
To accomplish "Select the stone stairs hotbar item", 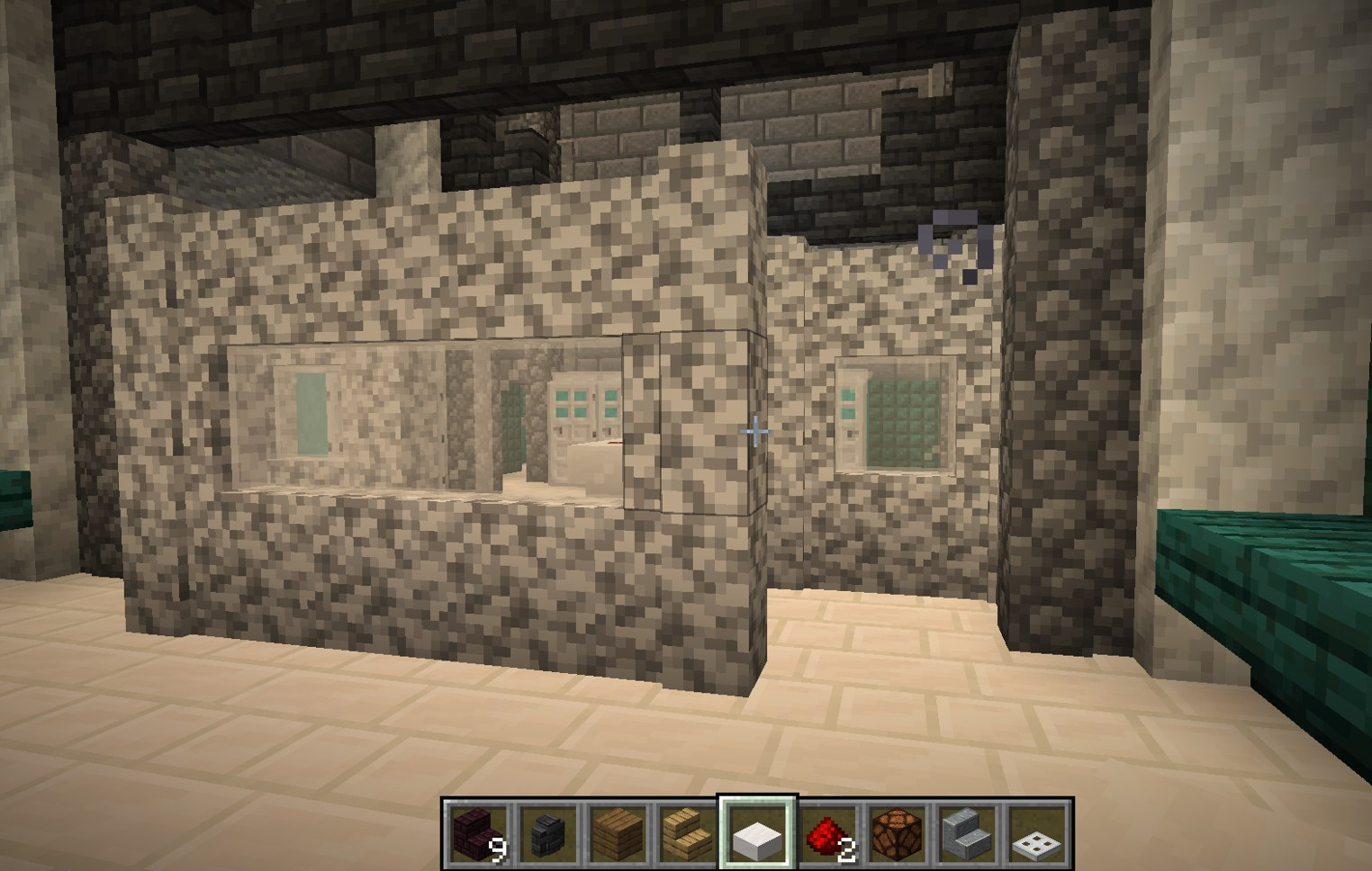I will tap(970, 834).
